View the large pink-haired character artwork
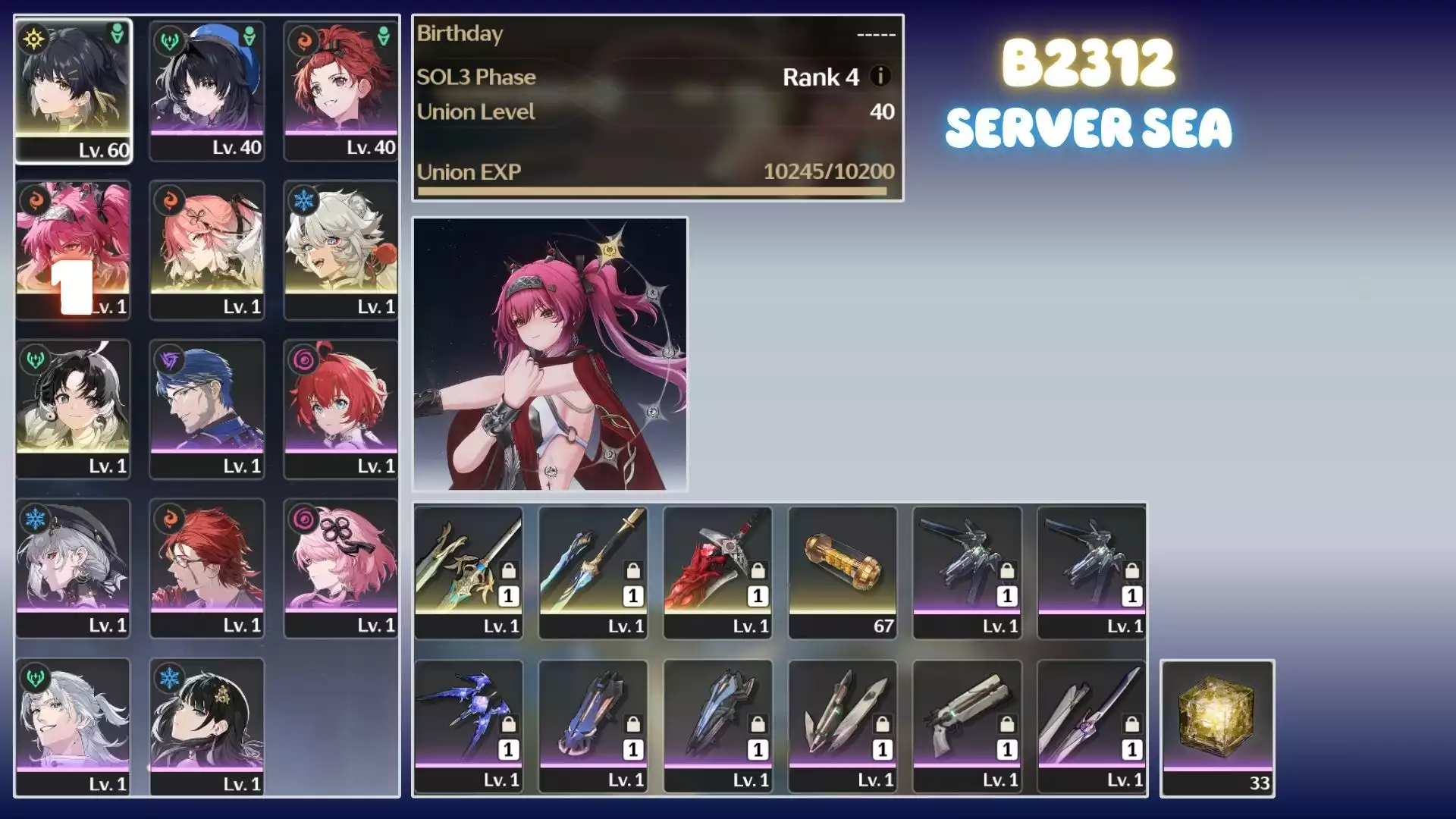This screenshot has height=819, width=1456. click(x=550, y=353)
